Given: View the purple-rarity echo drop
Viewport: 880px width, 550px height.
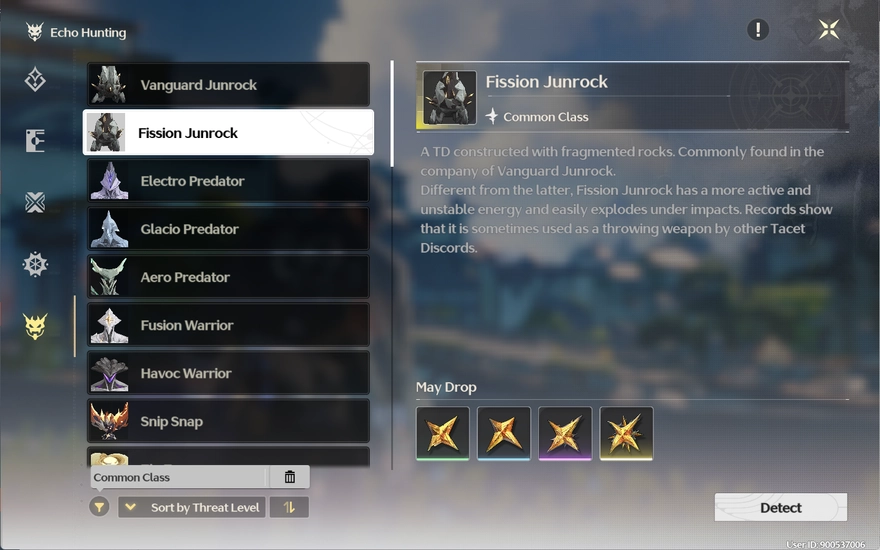Looking at the screenshot, I should [x=565, y=433].
